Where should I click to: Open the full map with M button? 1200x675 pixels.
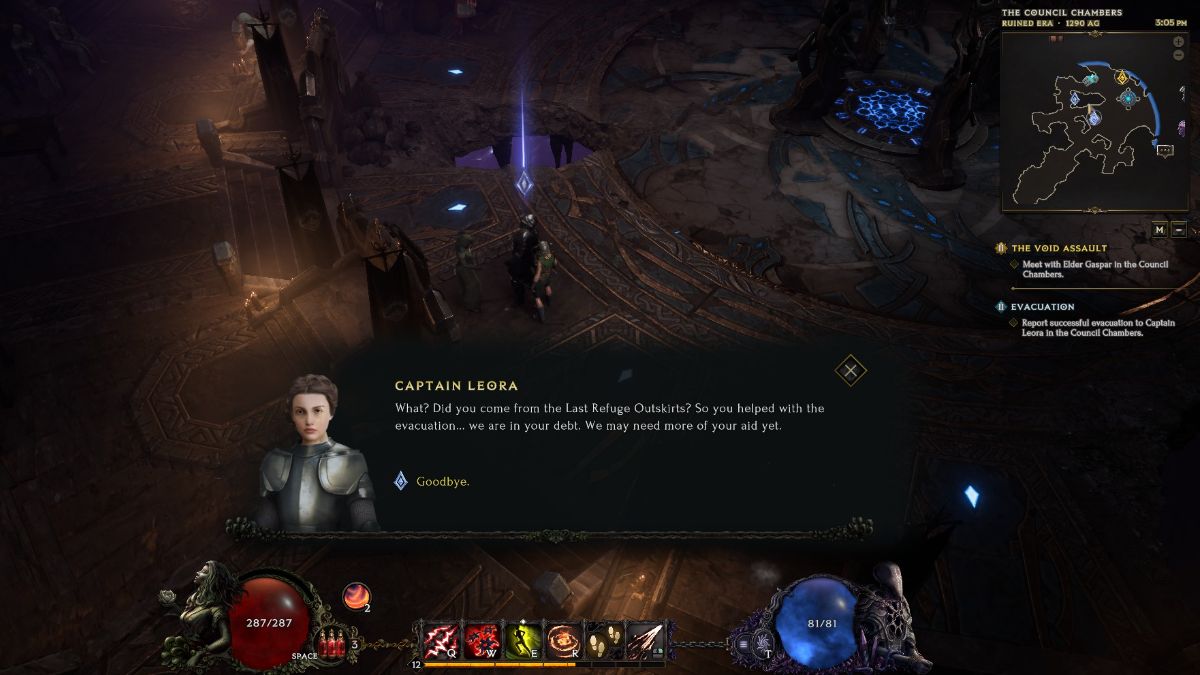[1159, 229]
